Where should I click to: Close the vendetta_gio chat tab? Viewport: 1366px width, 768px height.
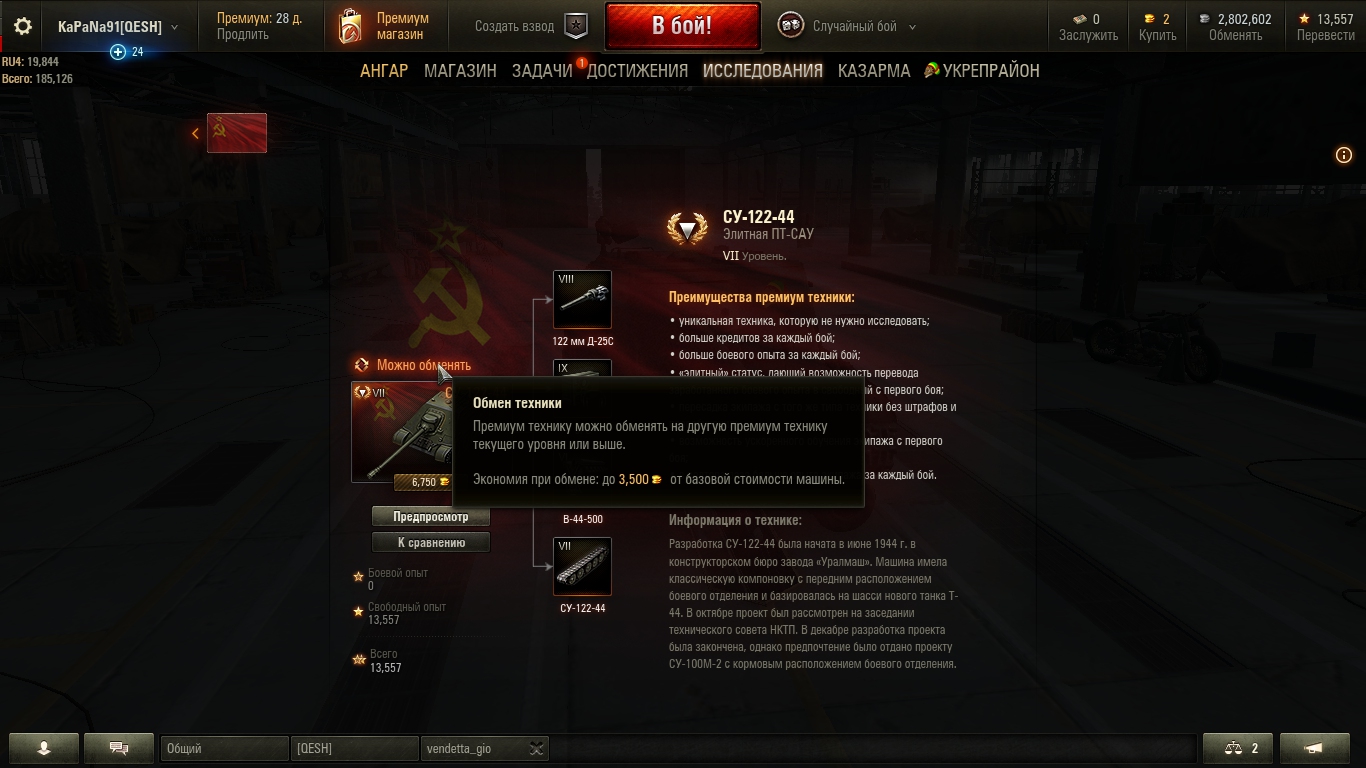[537, 749]
